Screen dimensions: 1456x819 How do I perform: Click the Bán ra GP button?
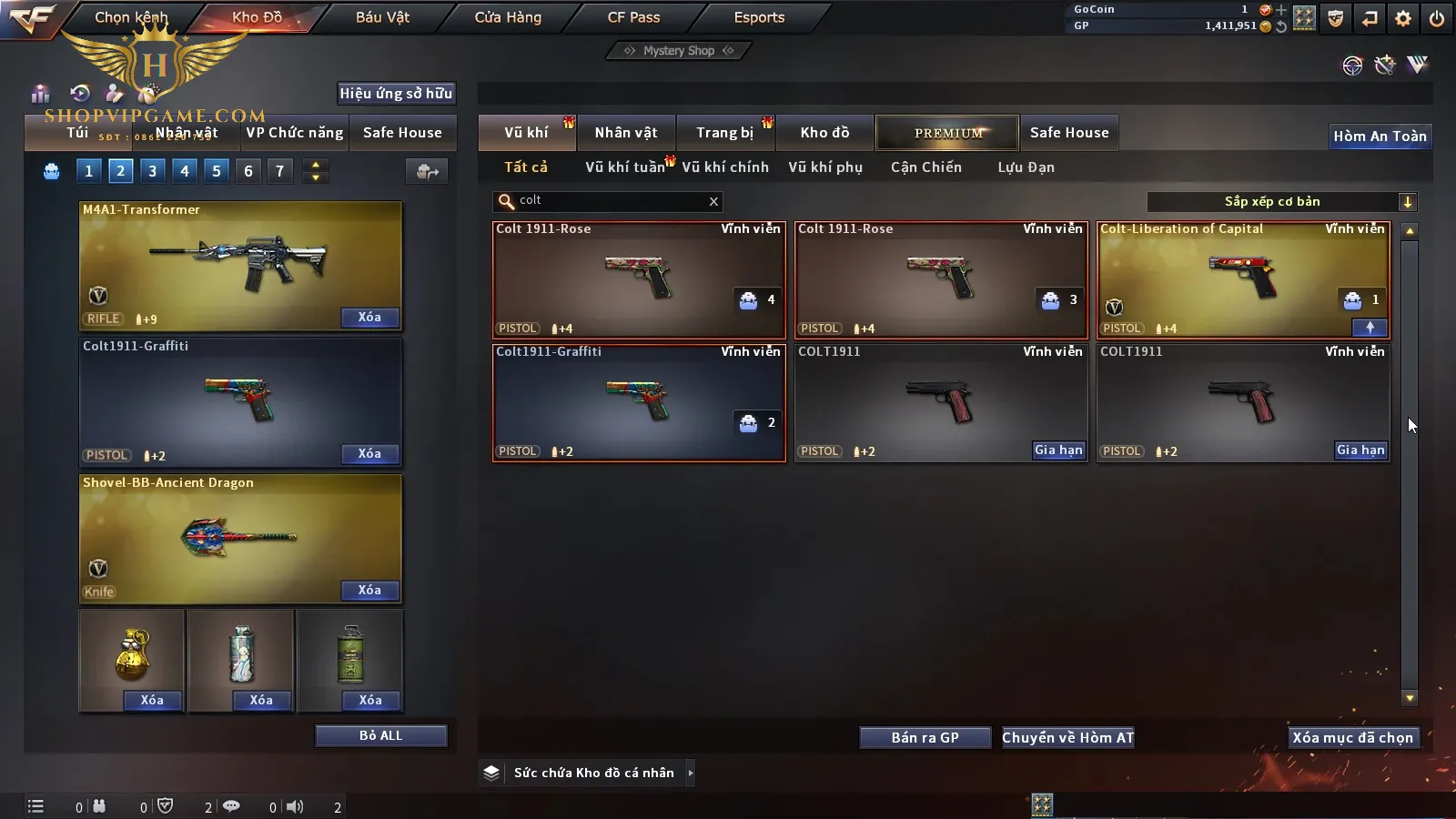[925, 737]
